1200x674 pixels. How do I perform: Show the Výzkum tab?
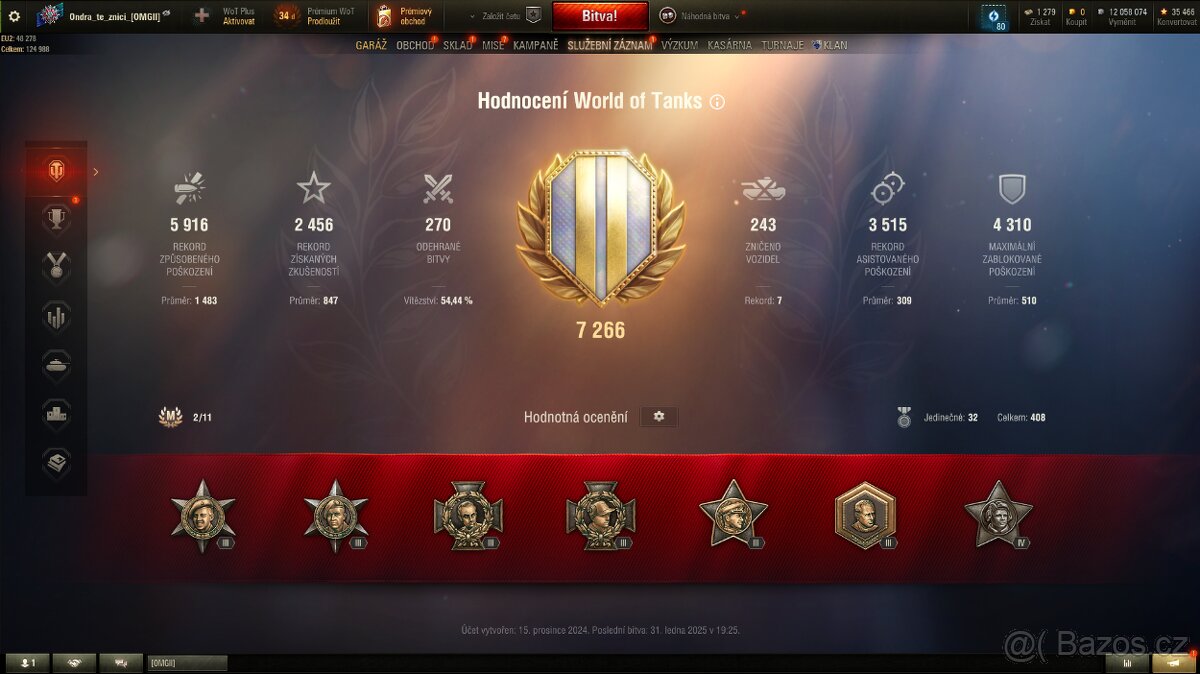[679, 45]
